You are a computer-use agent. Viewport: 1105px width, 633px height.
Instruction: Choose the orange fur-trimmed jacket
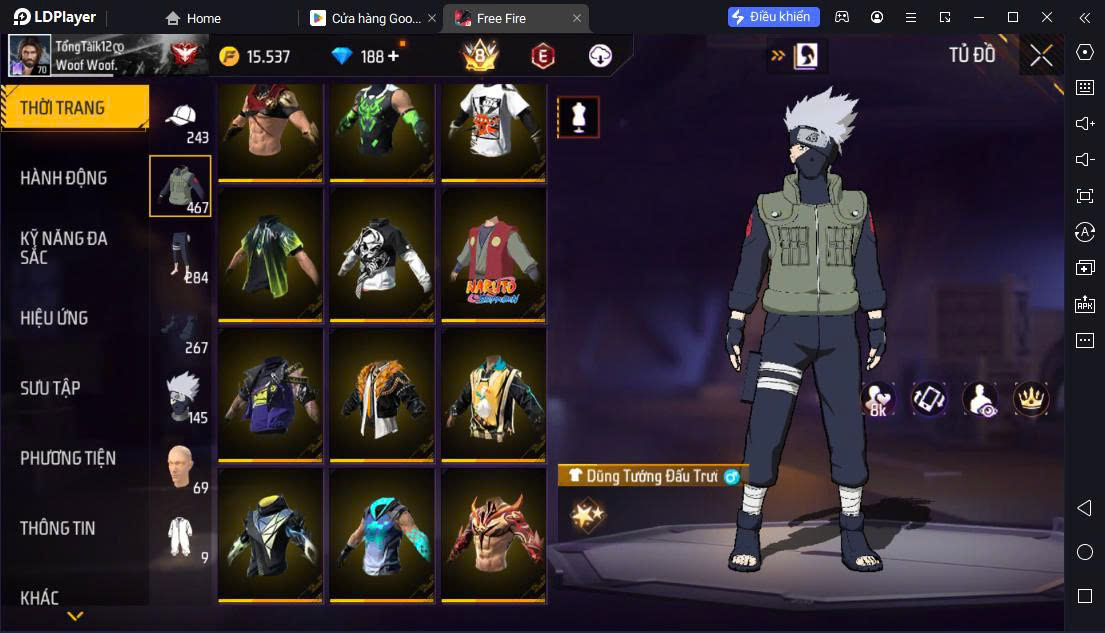tap(382, 395)
